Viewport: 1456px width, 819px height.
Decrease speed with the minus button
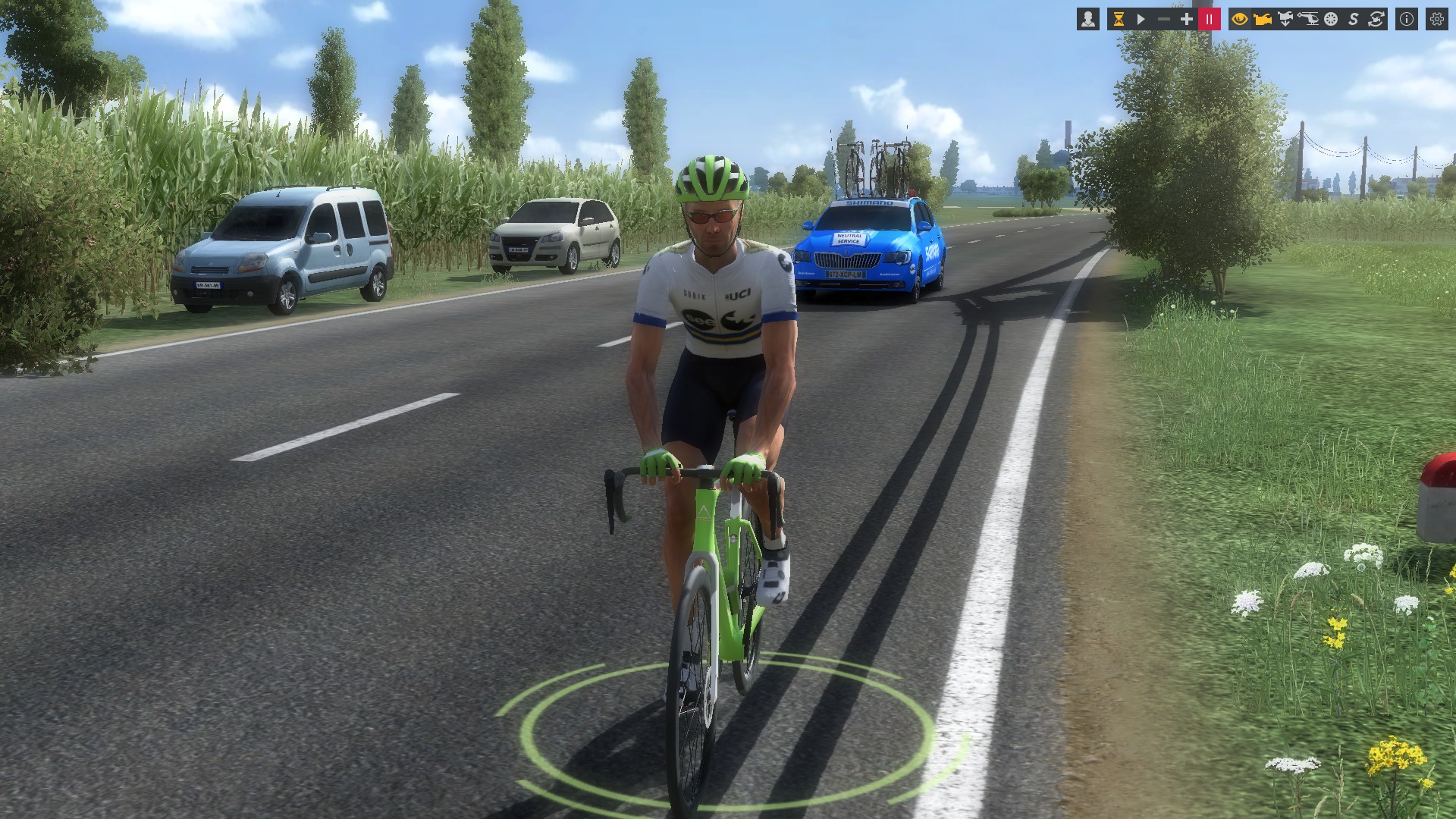pos(1164,20)
